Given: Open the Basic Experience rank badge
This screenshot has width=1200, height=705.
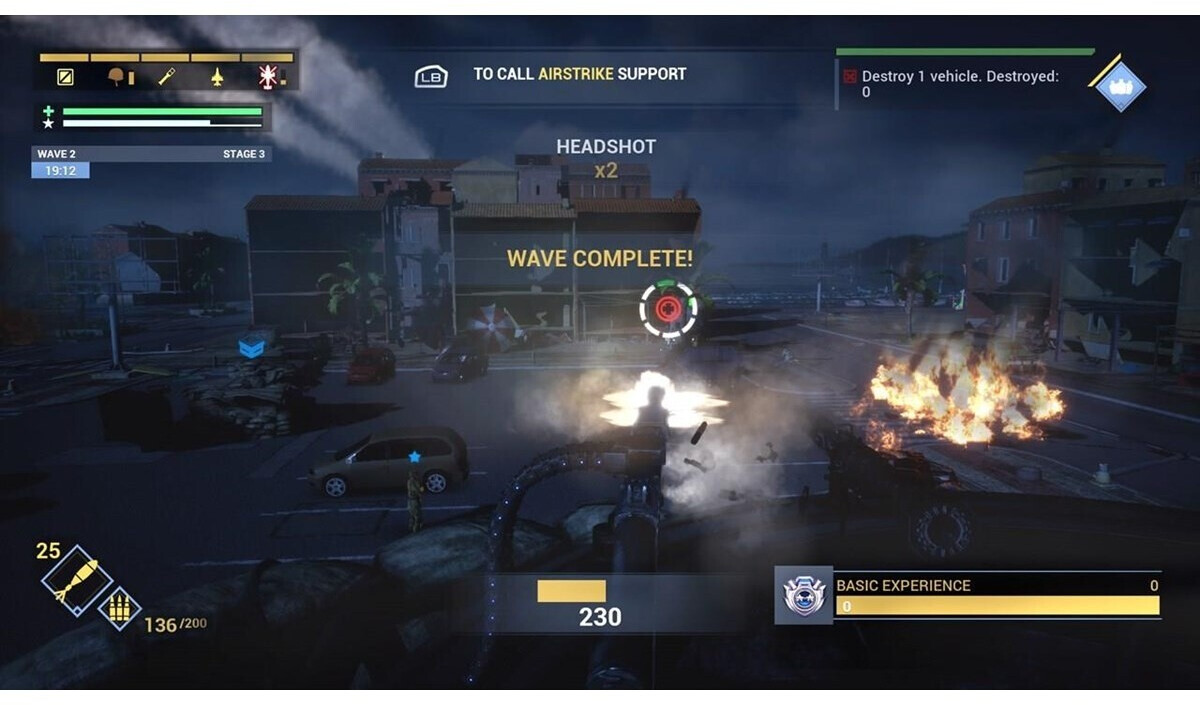Looking at the screenshot, I should [x=804, y=595].
